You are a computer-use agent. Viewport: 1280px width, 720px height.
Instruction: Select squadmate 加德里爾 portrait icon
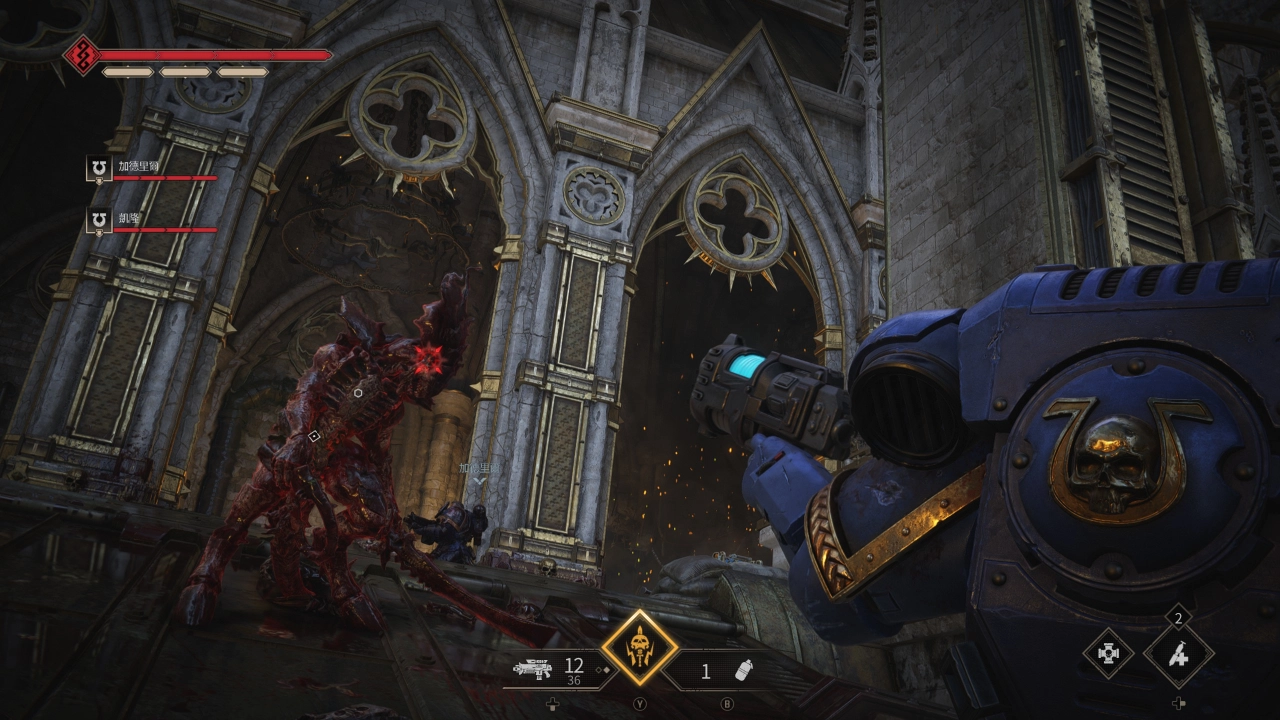[x=99, y=169]
